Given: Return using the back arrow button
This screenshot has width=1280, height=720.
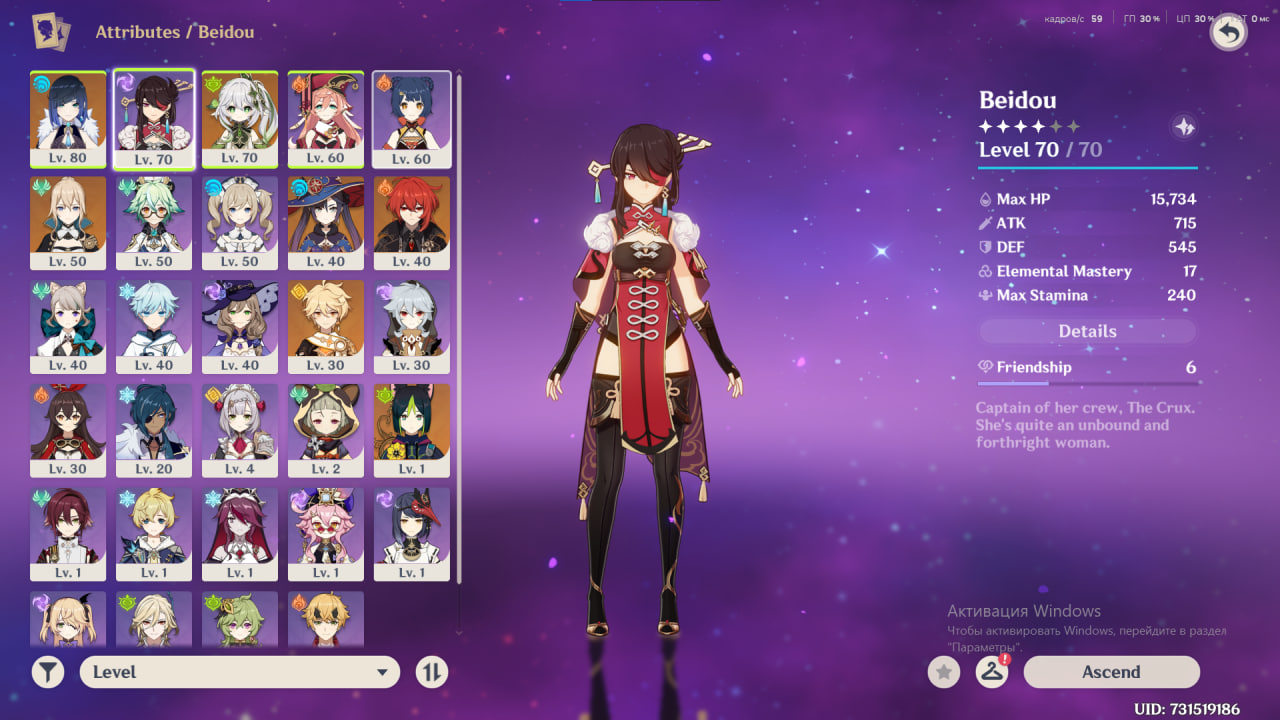Looking at the screenshot, I should (x=1228, y=32).
